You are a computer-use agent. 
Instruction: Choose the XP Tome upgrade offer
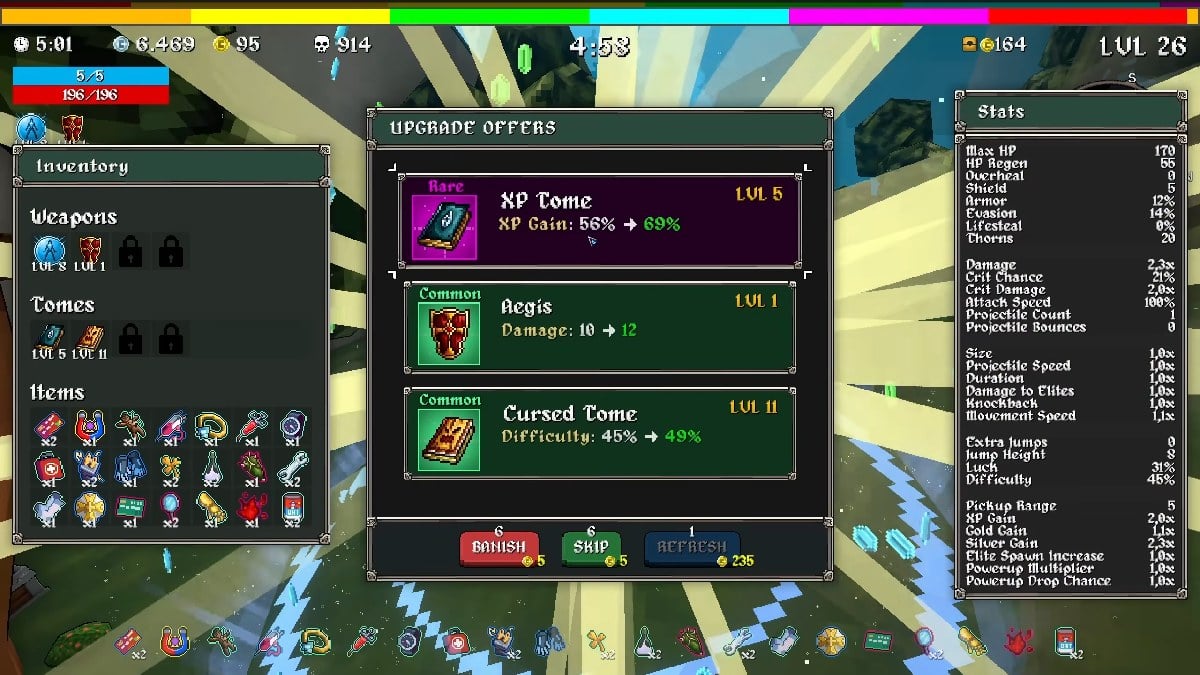pos(599,221)
